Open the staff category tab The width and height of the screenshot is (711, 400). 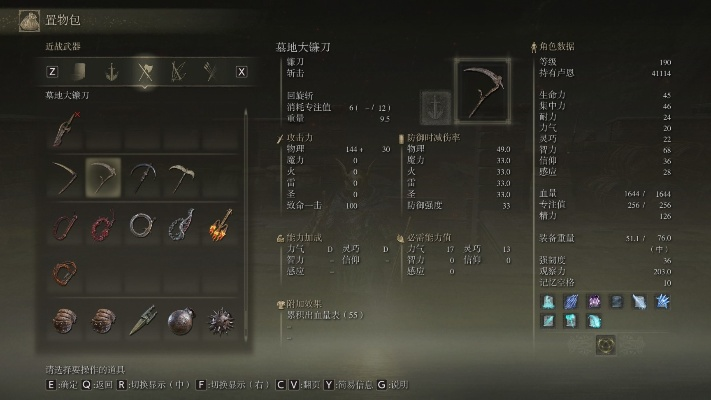(210, 71)
